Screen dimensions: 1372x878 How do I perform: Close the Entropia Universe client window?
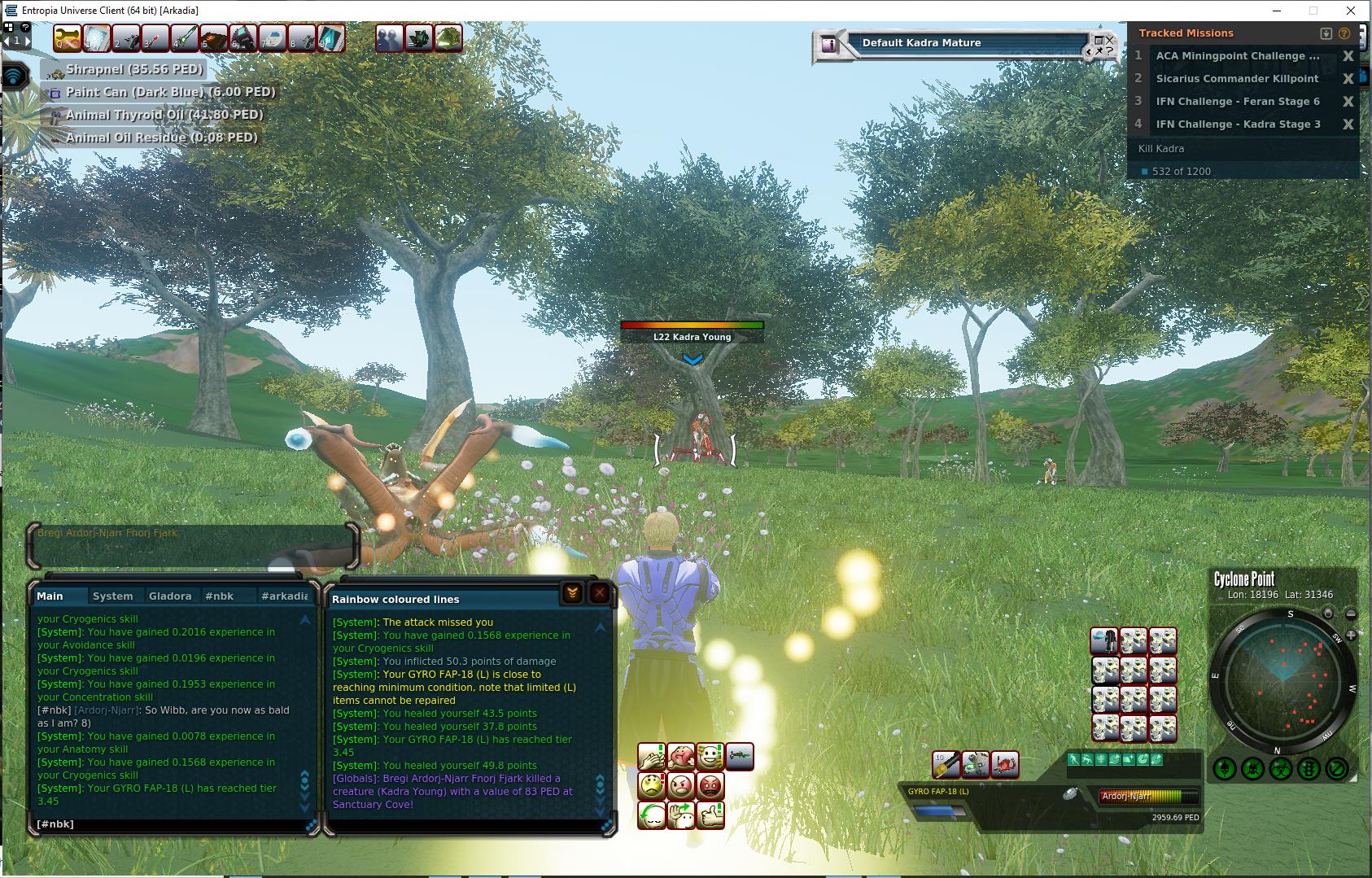tap(1352, 11)
